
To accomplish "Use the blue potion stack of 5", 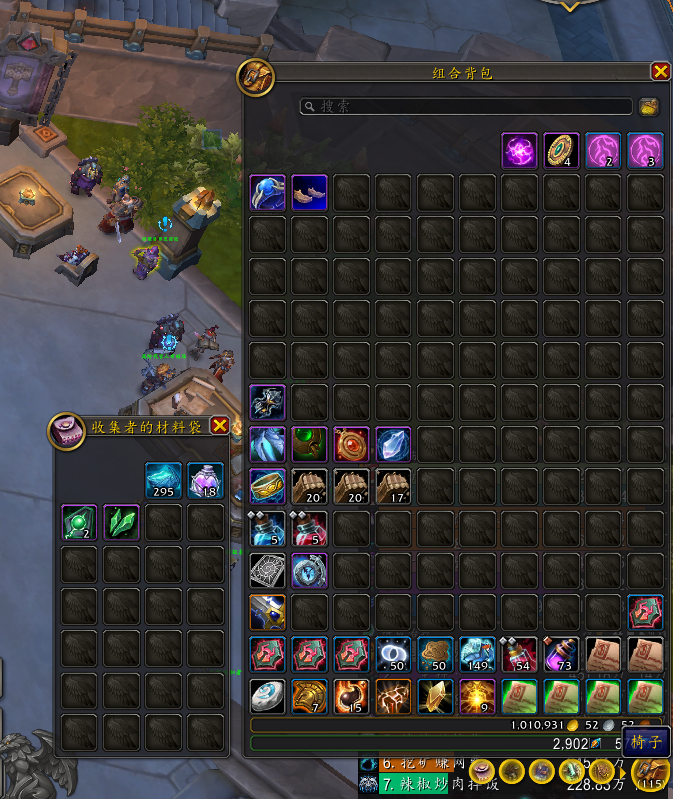I will point(267,529).
